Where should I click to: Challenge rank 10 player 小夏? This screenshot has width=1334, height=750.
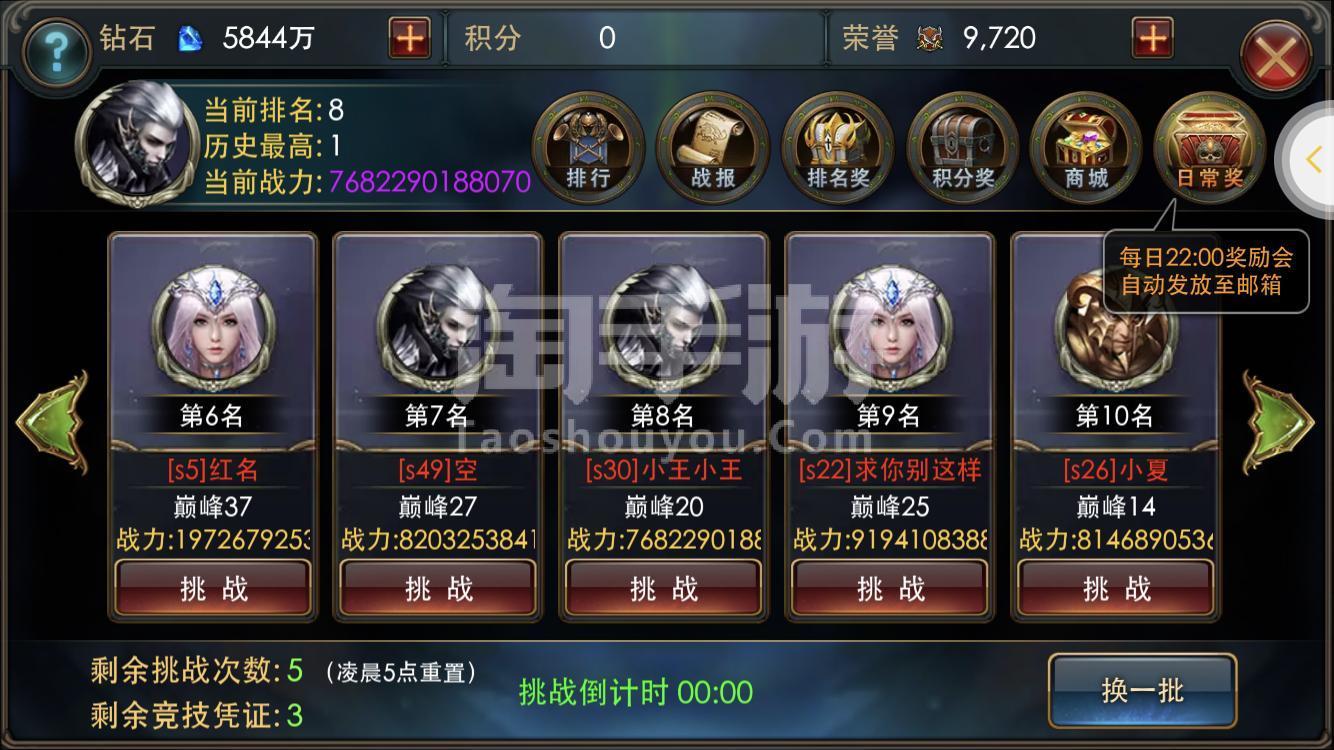click(x=1115, y=588)
